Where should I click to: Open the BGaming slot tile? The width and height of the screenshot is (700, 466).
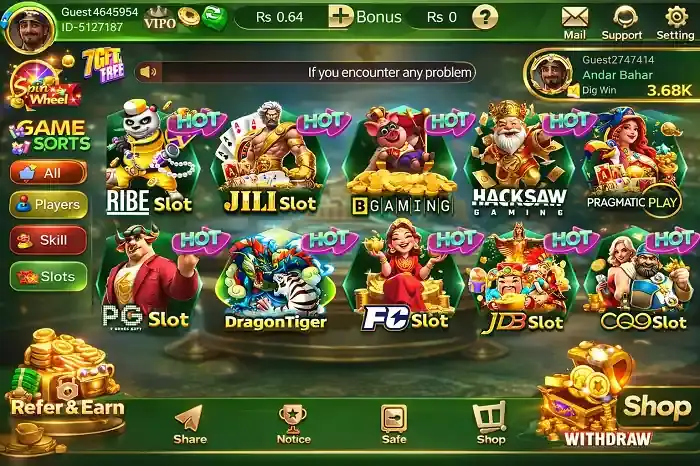(398, 162)
